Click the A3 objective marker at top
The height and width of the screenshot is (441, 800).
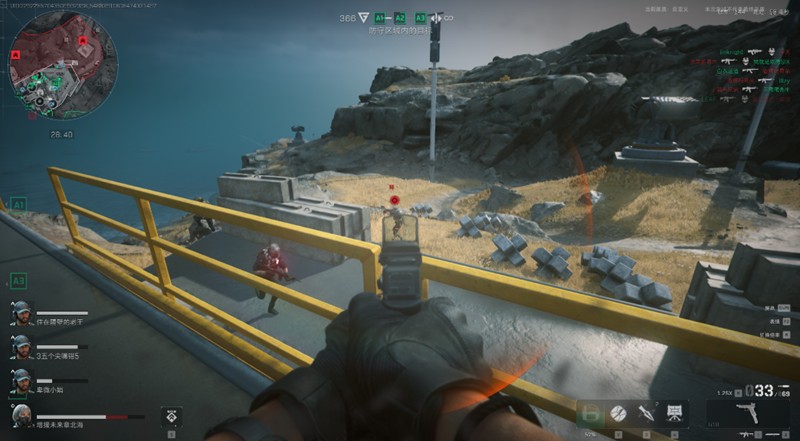pos(420,18)
